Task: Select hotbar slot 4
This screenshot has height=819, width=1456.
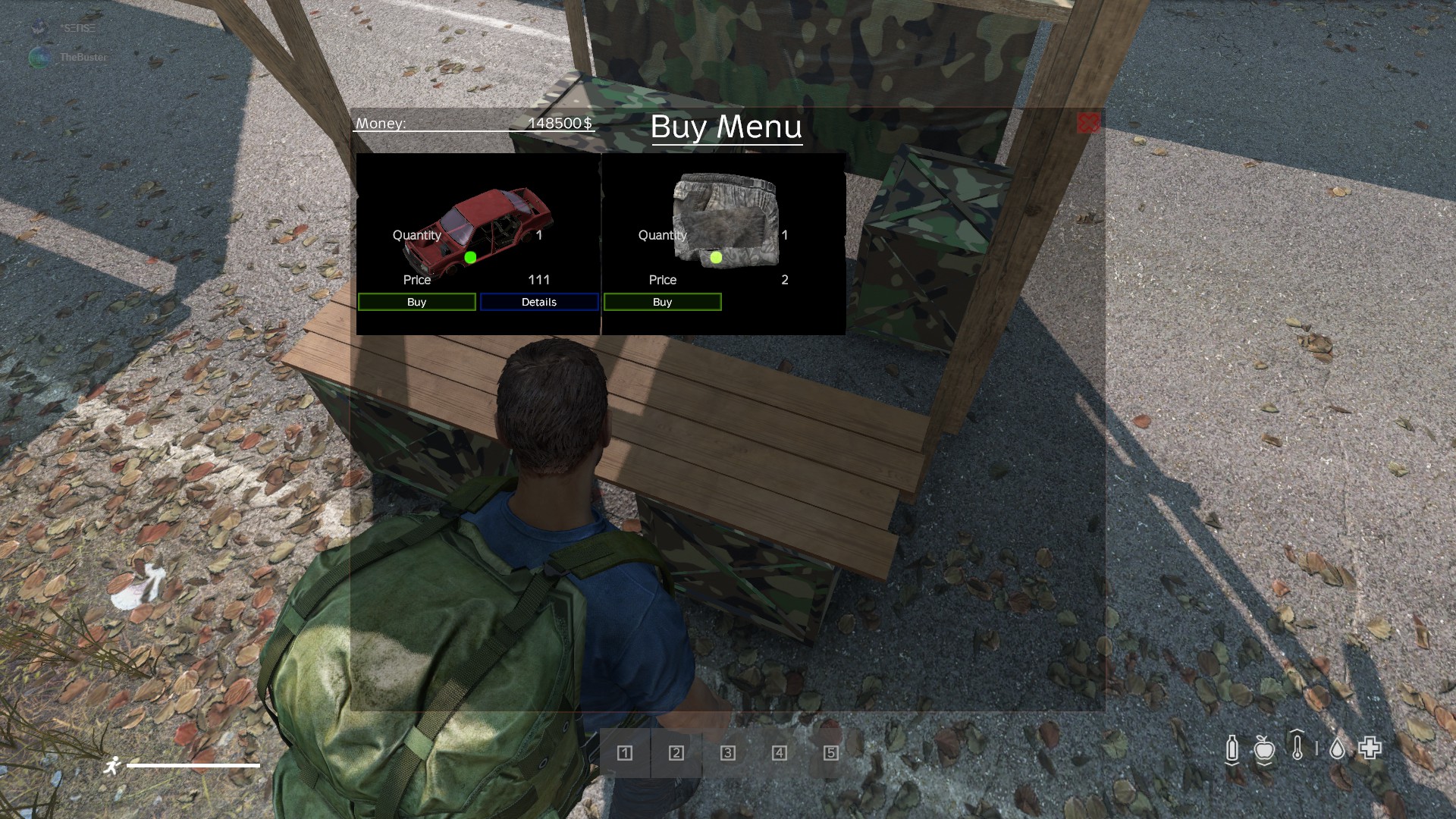Action: (780, 753)
